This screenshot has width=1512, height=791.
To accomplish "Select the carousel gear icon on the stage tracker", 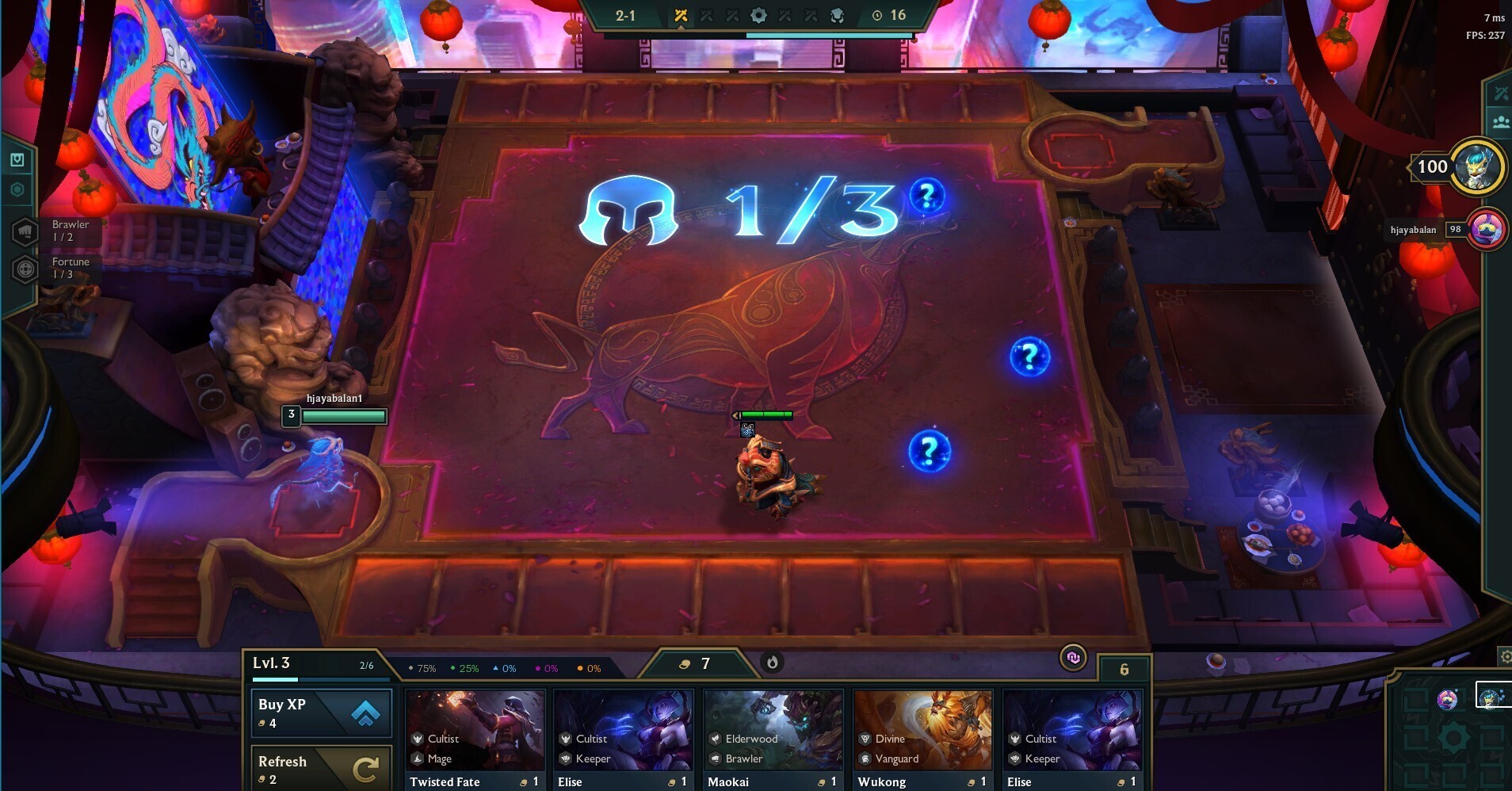I will click(x=759, y=14).
